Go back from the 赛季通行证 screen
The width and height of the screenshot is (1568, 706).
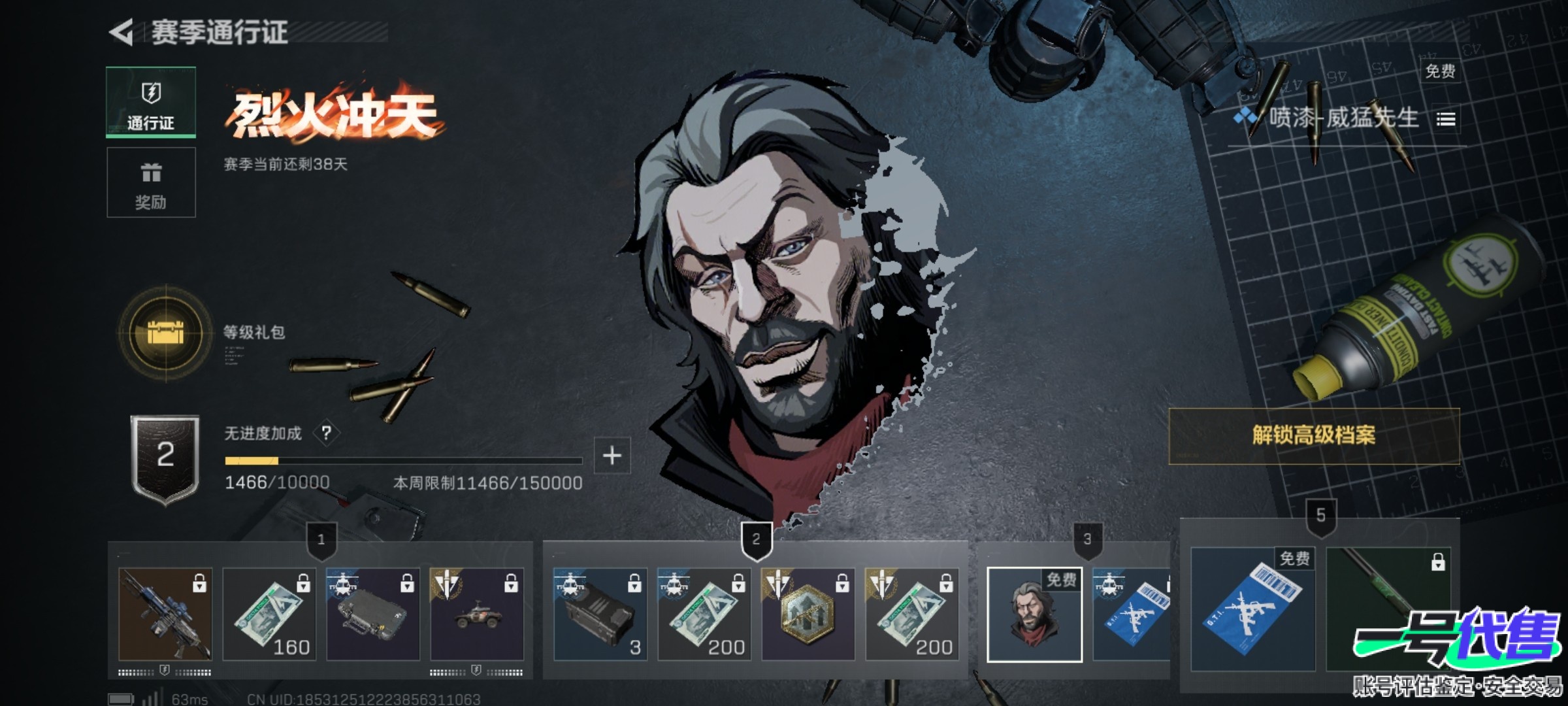pyautogui.click(x=122, y=32)
